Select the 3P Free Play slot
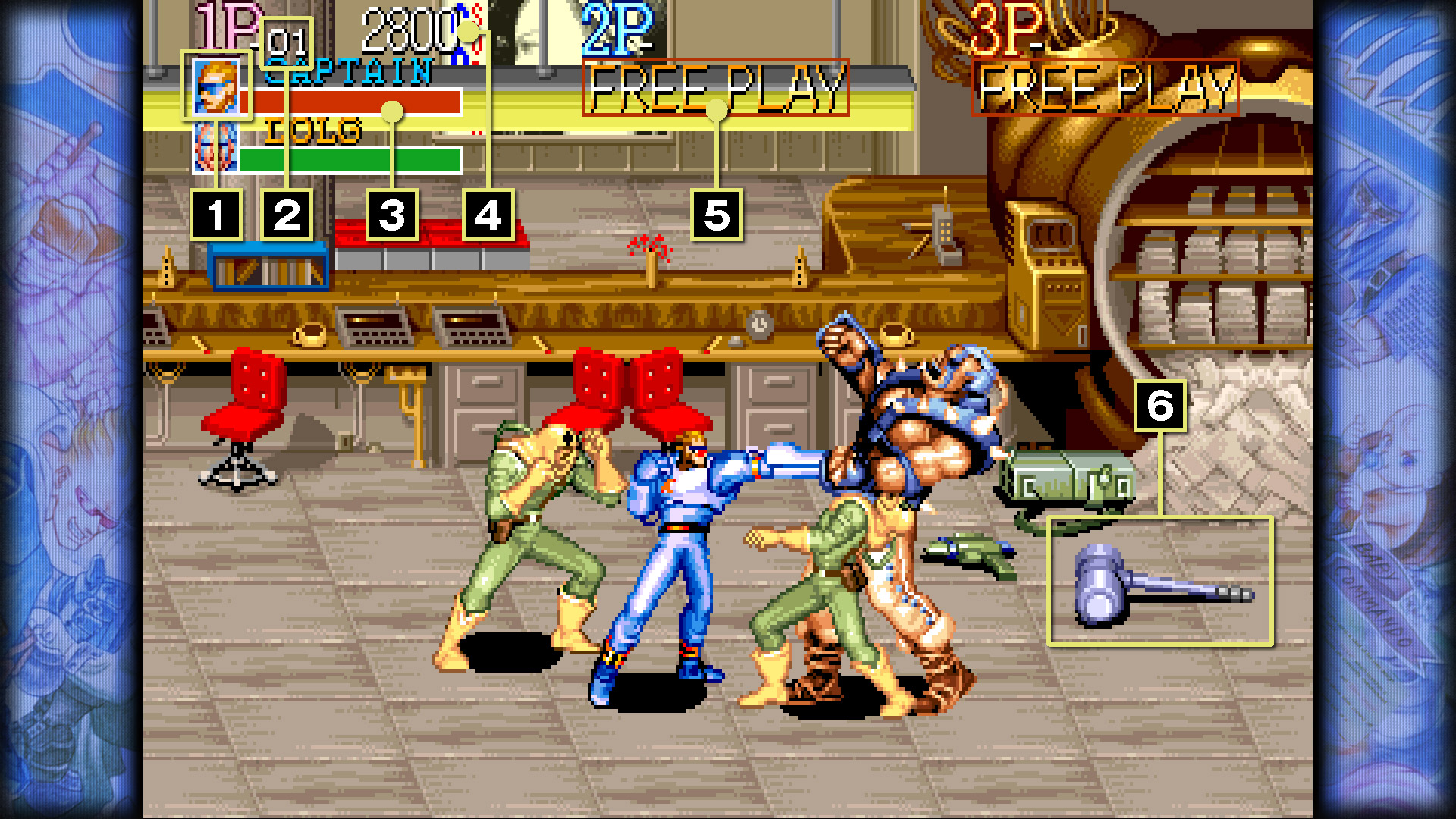Viewport: 1456px width, 819px height. click(1105, 88)
